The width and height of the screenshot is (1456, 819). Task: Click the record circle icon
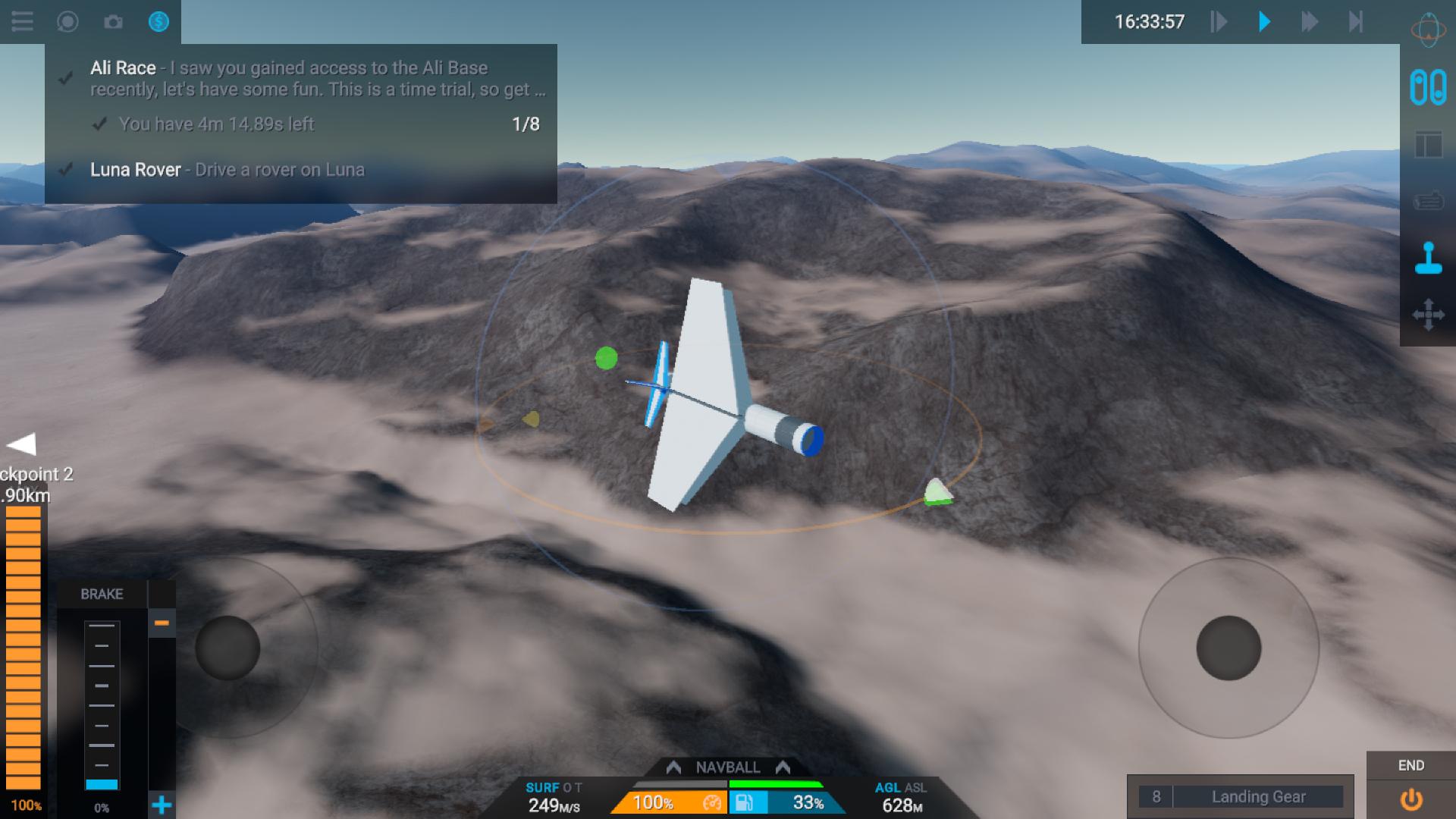pyautogui.click(x=67, y=21)
